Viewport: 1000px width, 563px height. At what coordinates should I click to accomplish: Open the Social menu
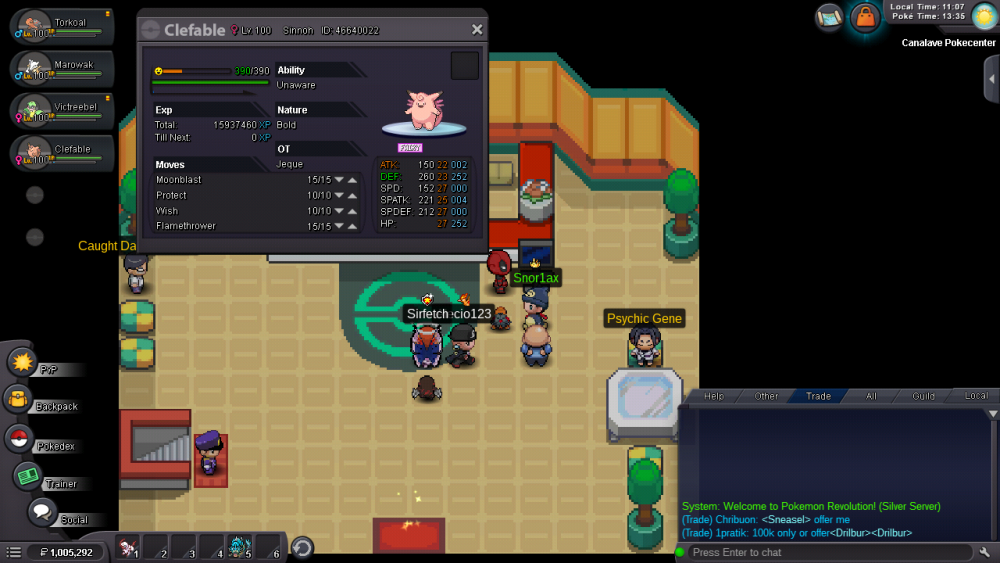[x=41, y=513]
